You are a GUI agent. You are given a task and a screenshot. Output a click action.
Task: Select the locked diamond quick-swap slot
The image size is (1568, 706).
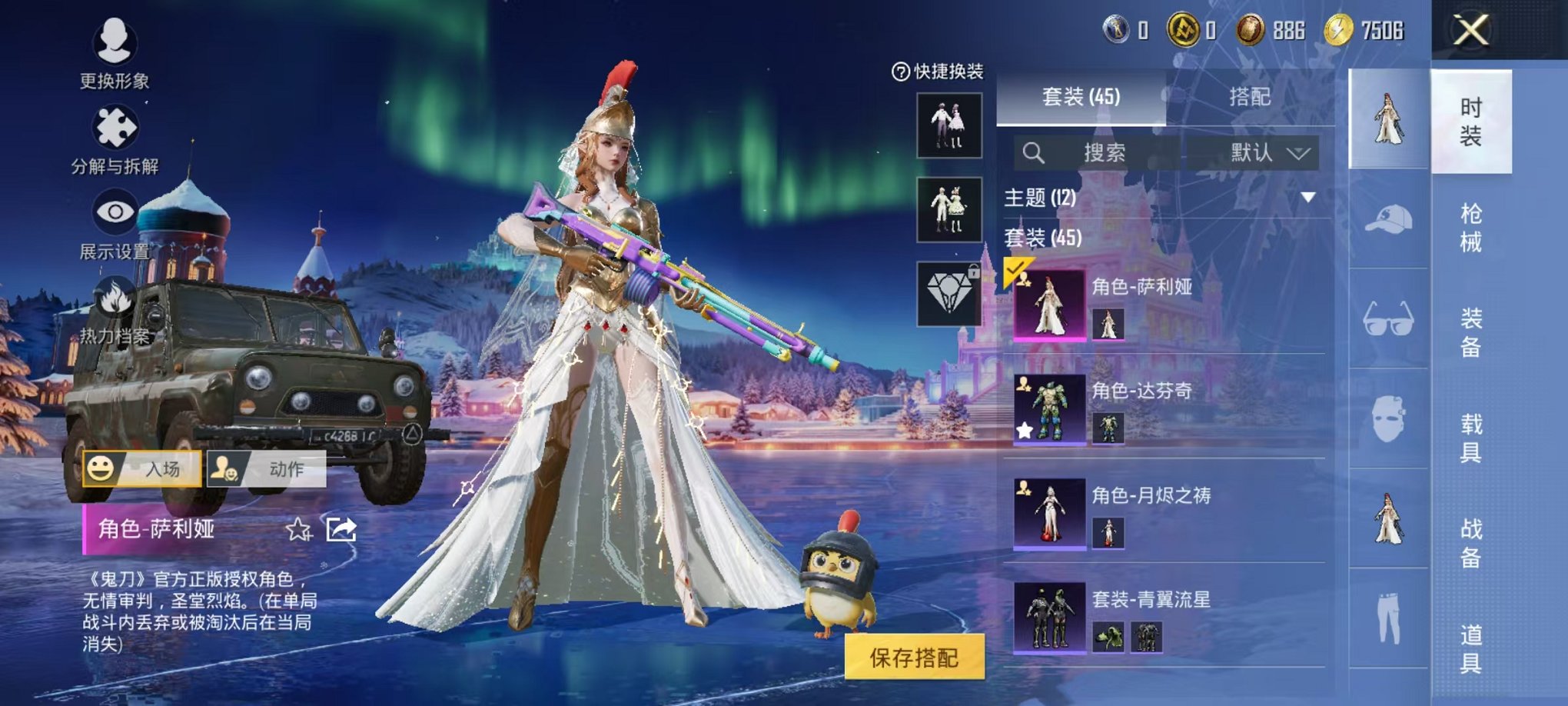(x=951, y=291)
